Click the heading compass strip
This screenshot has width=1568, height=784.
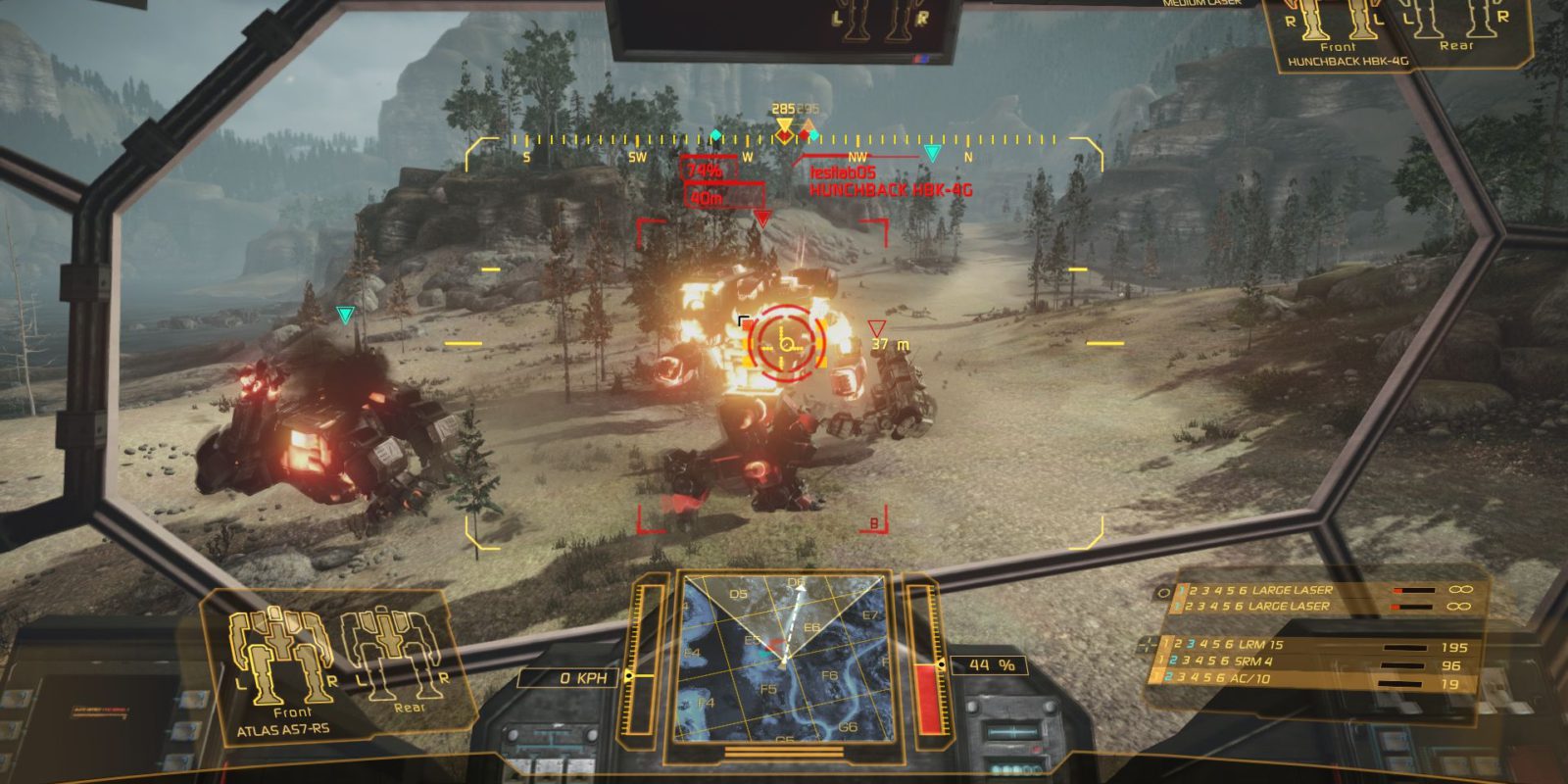(784, 142)
